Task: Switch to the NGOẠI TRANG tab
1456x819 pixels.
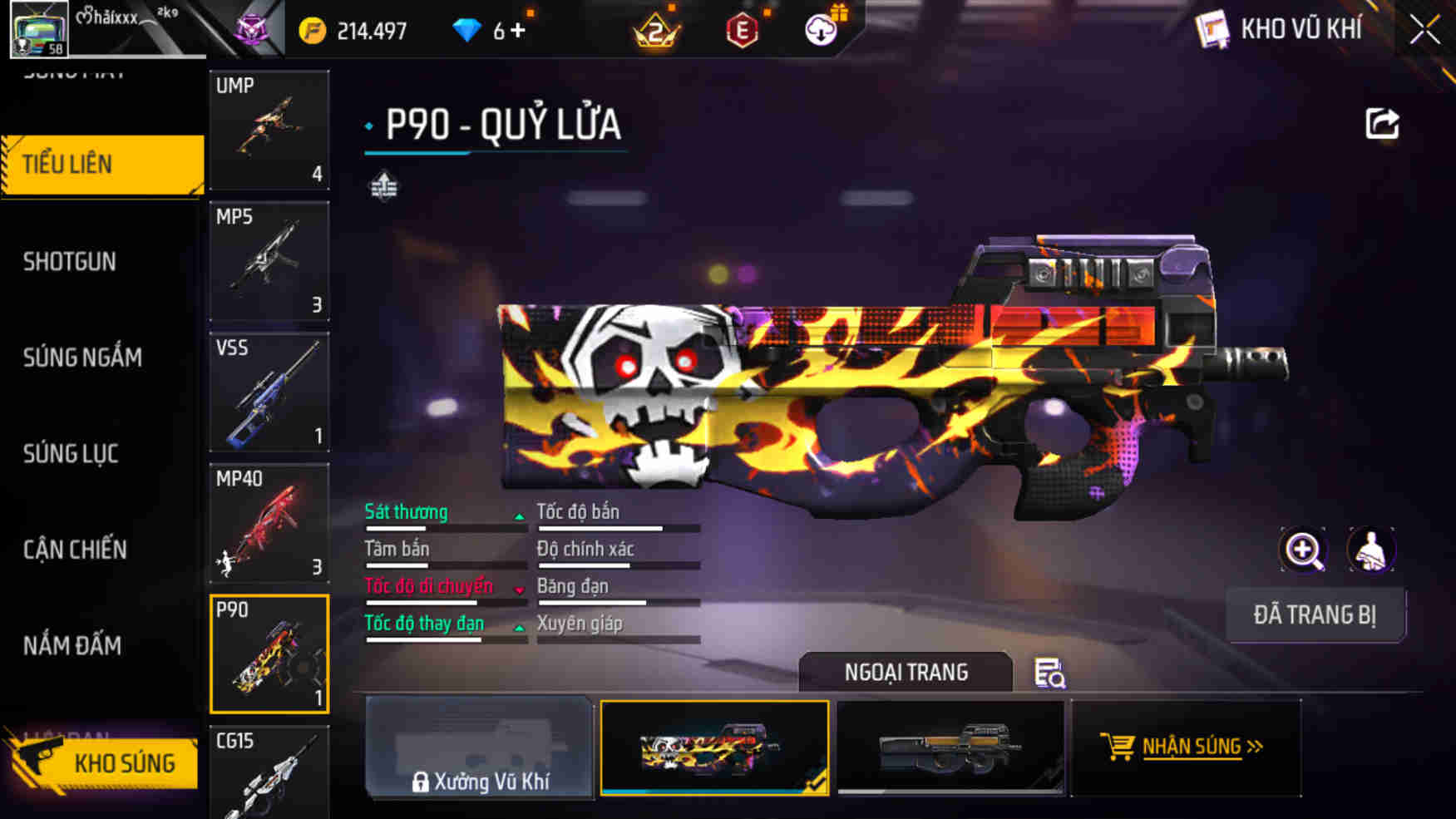Action: 906,672
